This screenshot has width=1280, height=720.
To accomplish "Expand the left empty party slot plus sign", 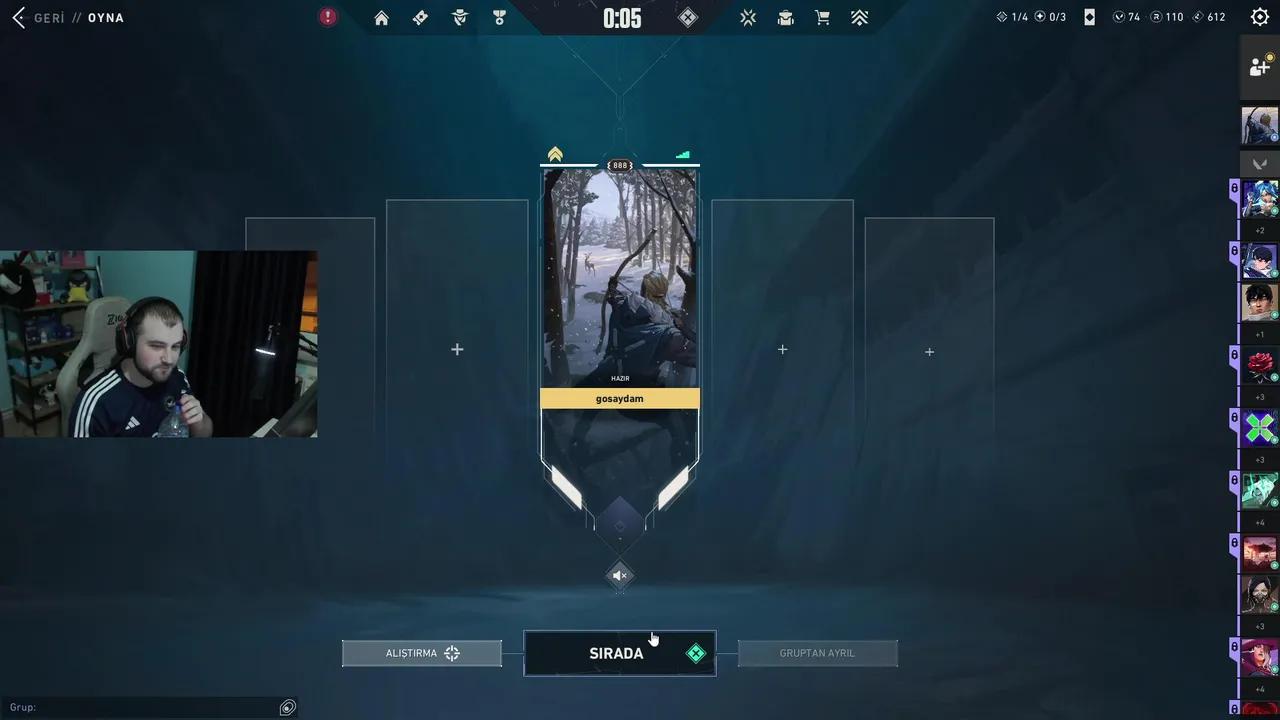I will 457,349.
